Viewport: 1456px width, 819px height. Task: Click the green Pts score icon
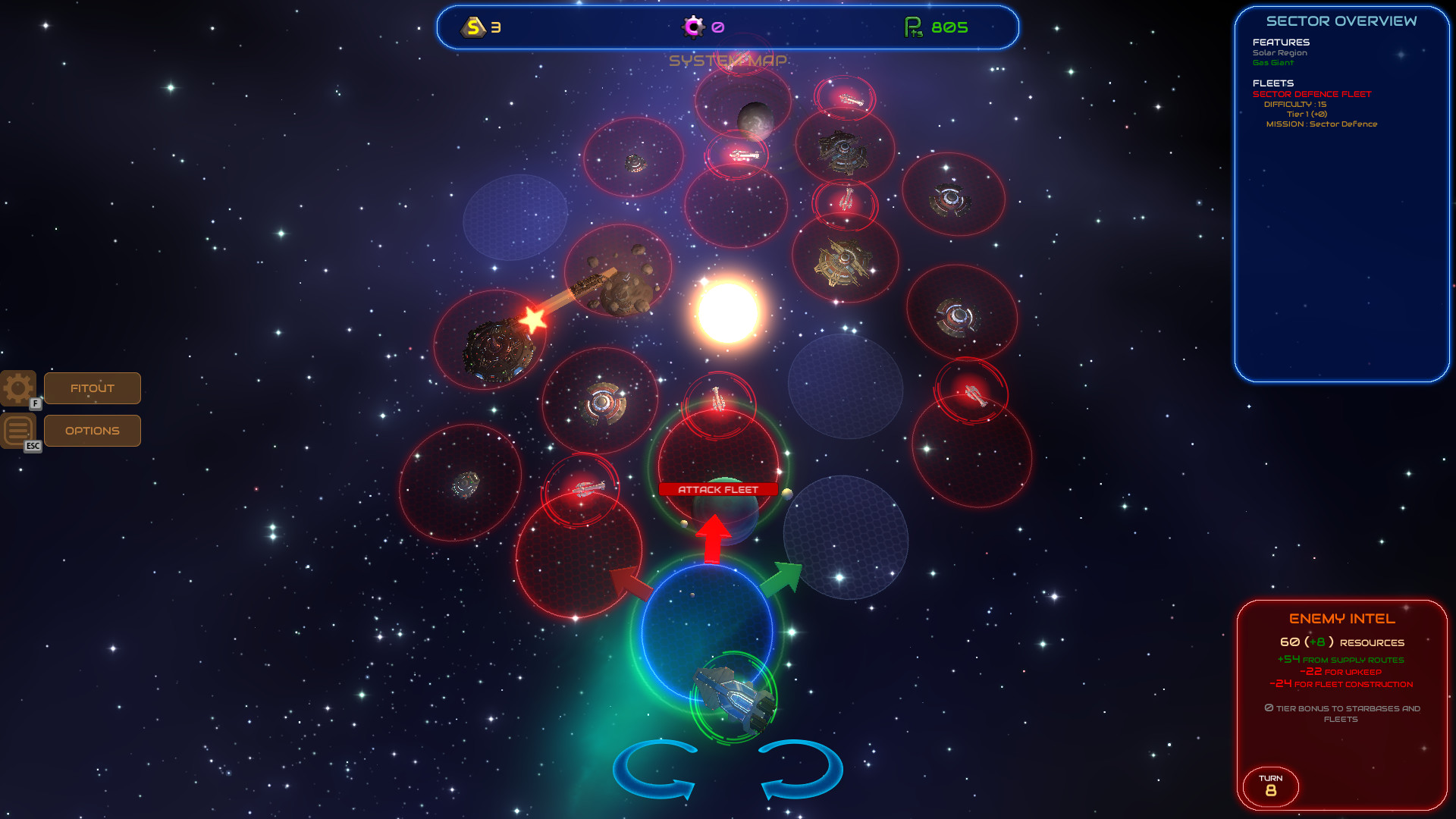pyautogui.click(x=912, y=27)
